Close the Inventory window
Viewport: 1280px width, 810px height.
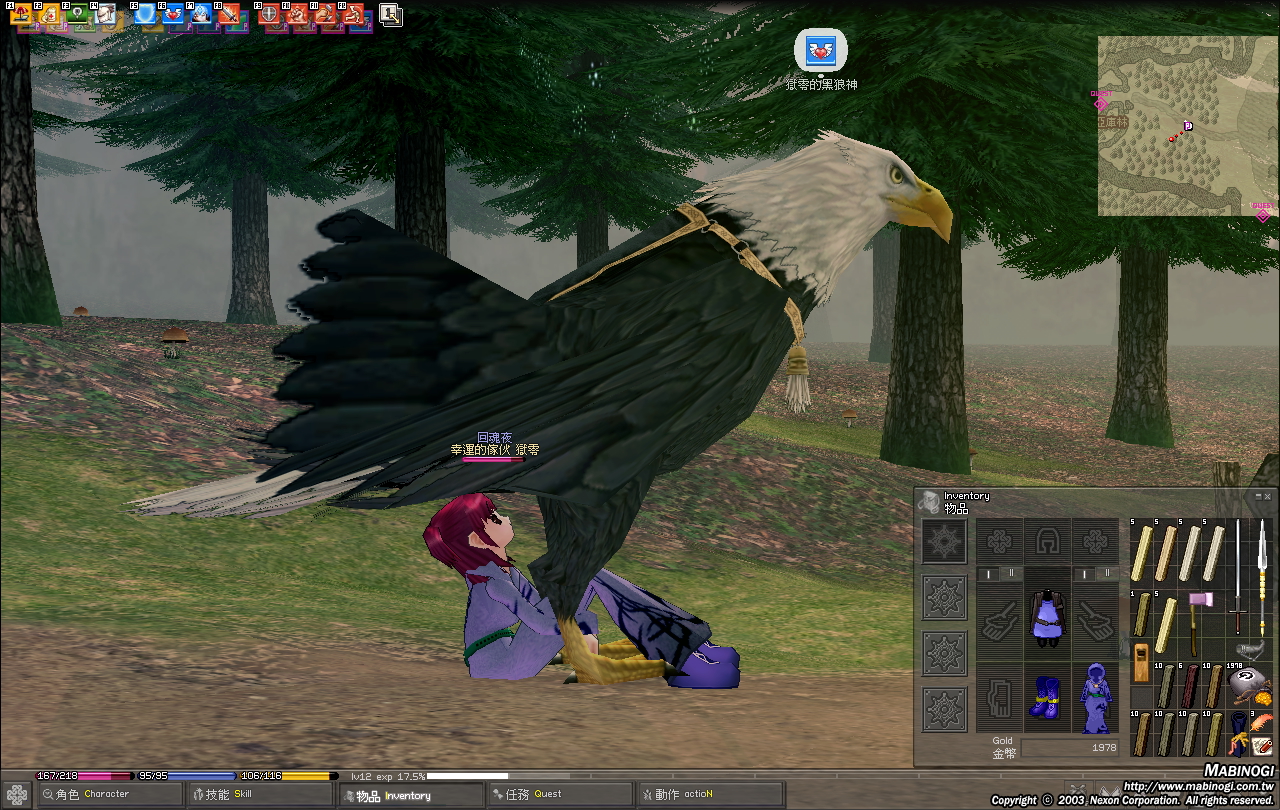1268,495
